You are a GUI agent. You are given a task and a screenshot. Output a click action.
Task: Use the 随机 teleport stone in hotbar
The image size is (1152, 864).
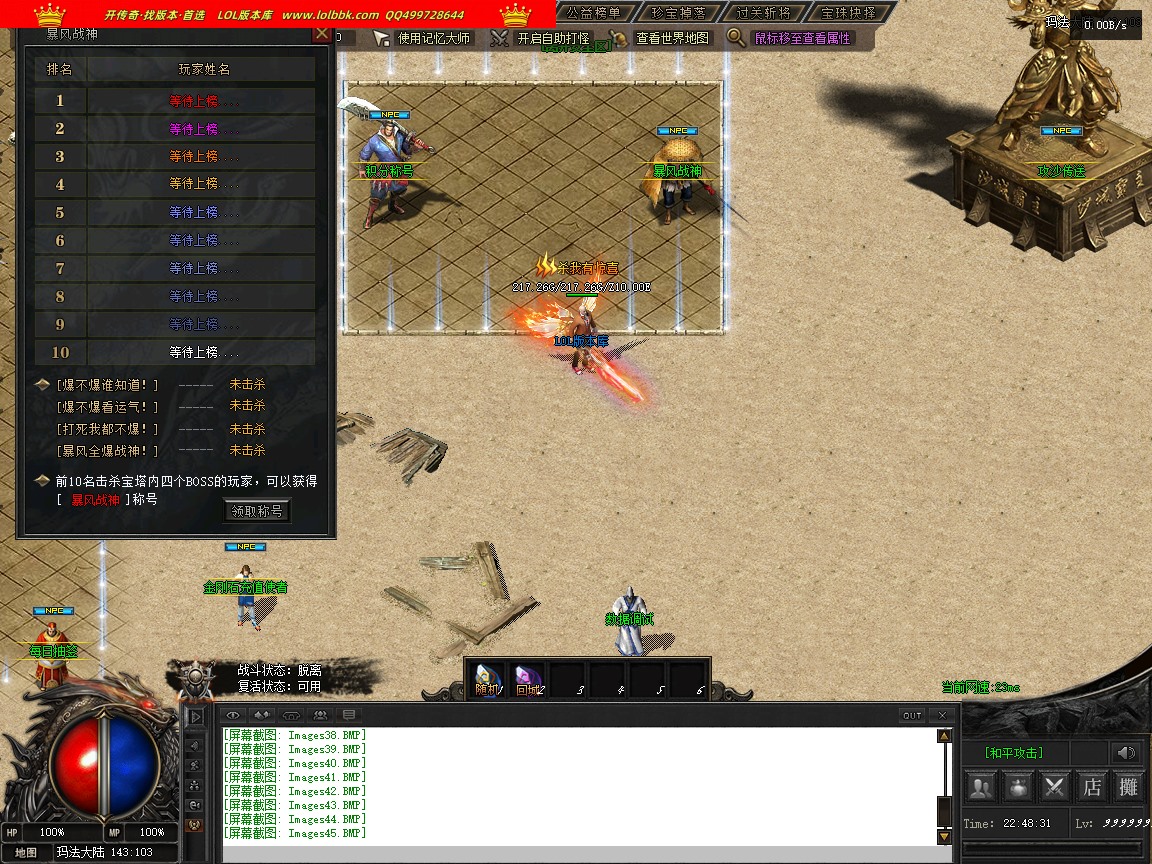(x=489, y=679)
